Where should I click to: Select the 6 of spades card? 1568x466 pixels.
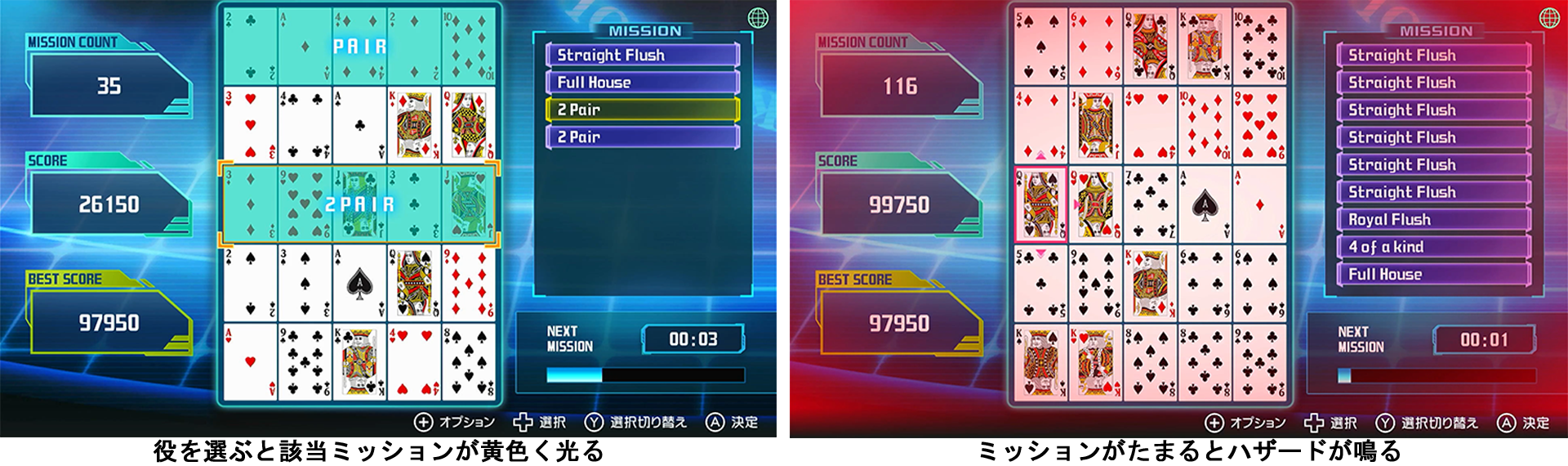point(1259,285)
